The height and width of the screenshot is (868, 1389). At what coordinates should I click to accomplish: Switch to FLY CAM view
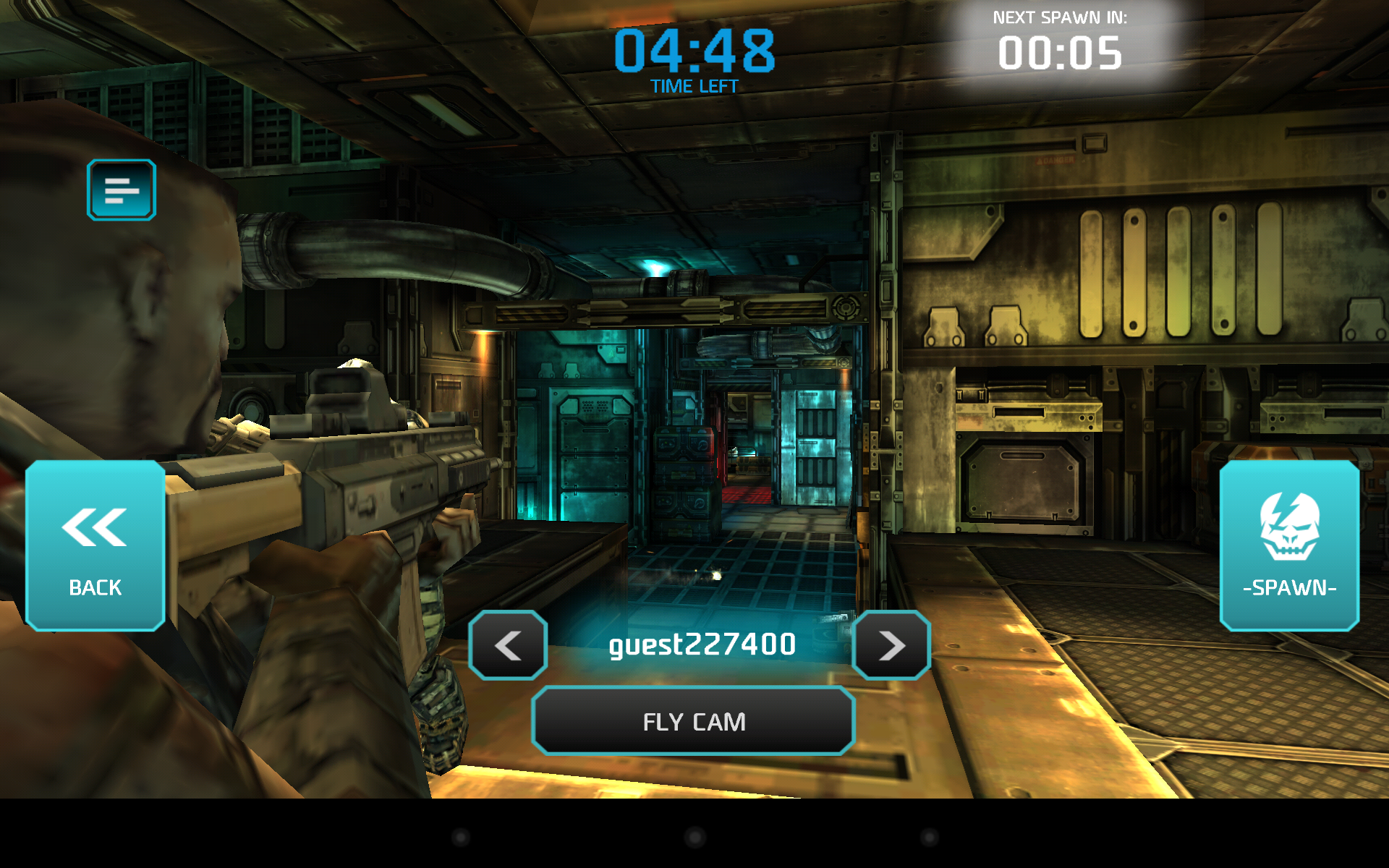point(693,721)
